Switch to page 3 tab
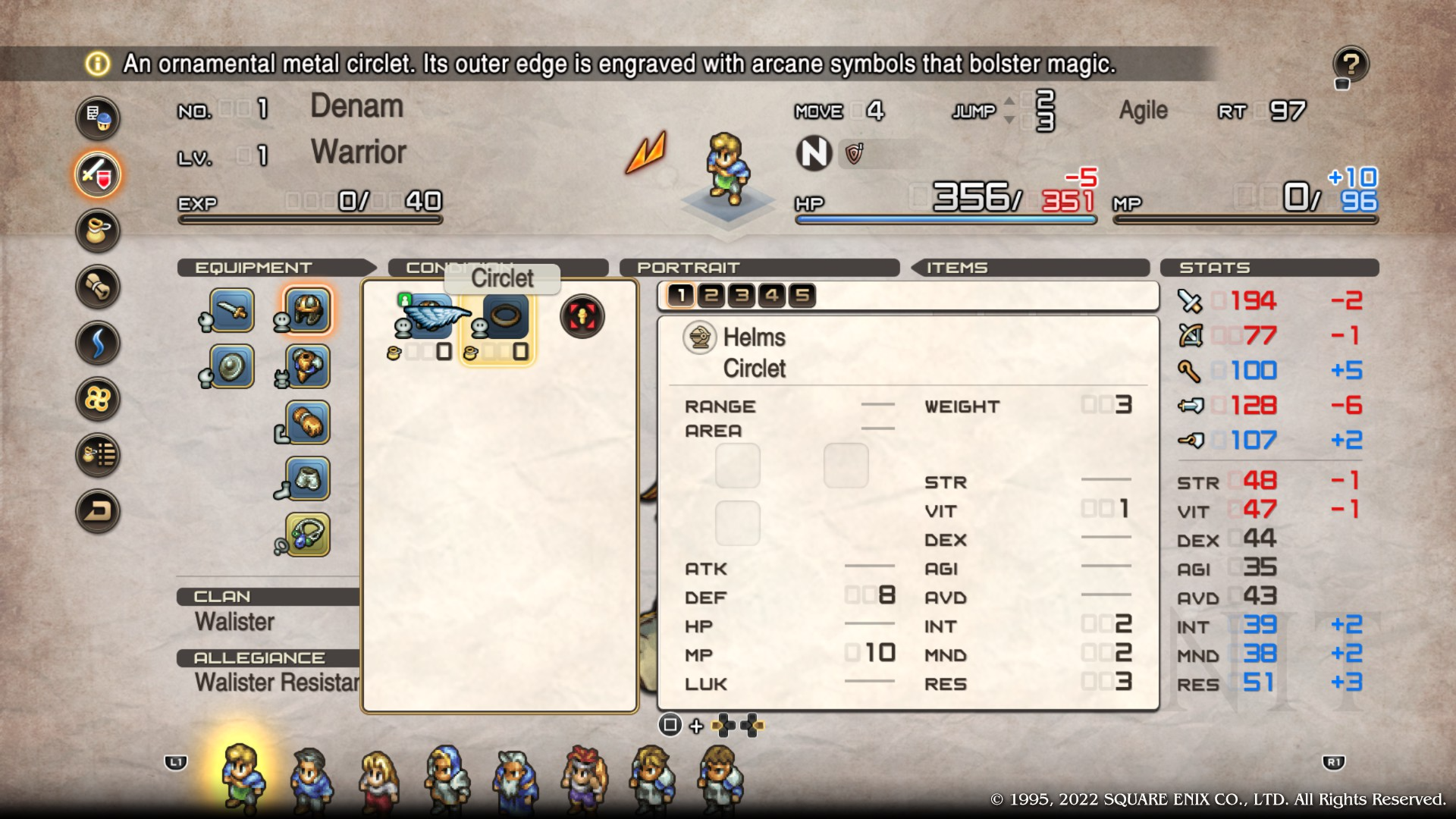The image size is (1456, 819). pyautogui.click(x=742, y=295)
